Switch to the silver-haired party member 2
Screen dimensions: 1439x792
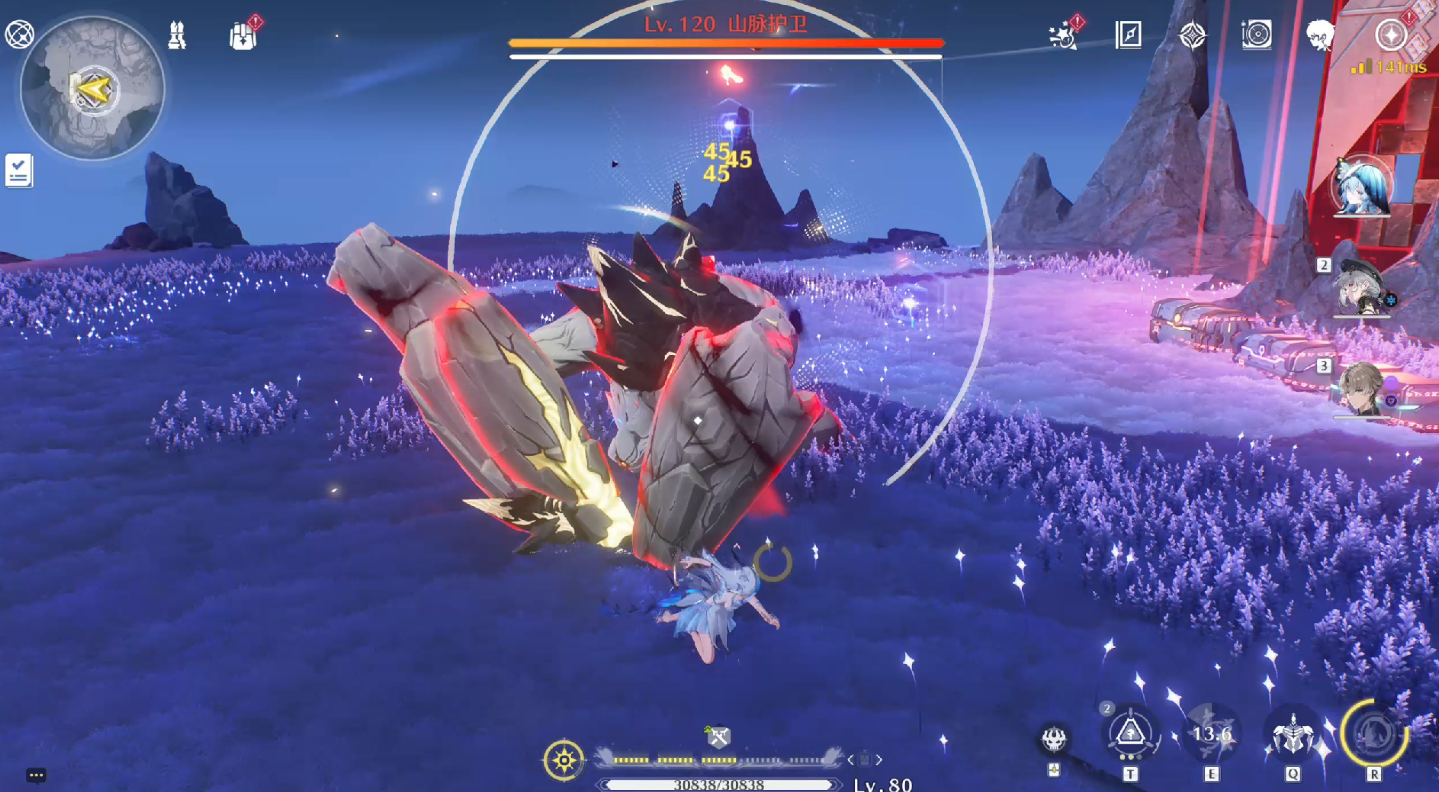[1362, 287]
